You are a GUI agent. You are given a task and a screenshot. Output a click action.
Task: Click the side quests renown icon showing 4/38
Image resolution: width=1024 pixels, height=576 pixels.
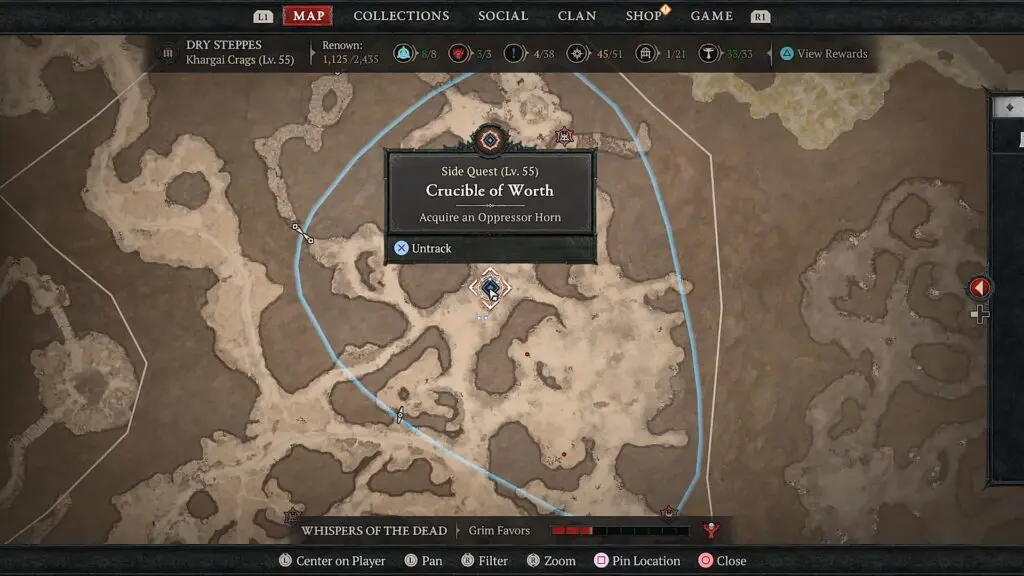[x=516, y=54]
